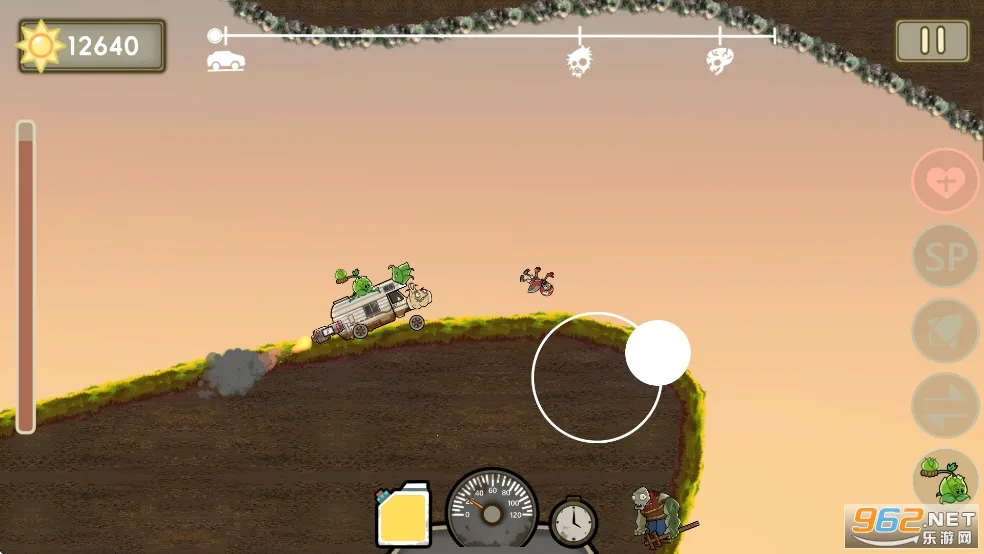Tap the white joystick knob

(658, 352)
